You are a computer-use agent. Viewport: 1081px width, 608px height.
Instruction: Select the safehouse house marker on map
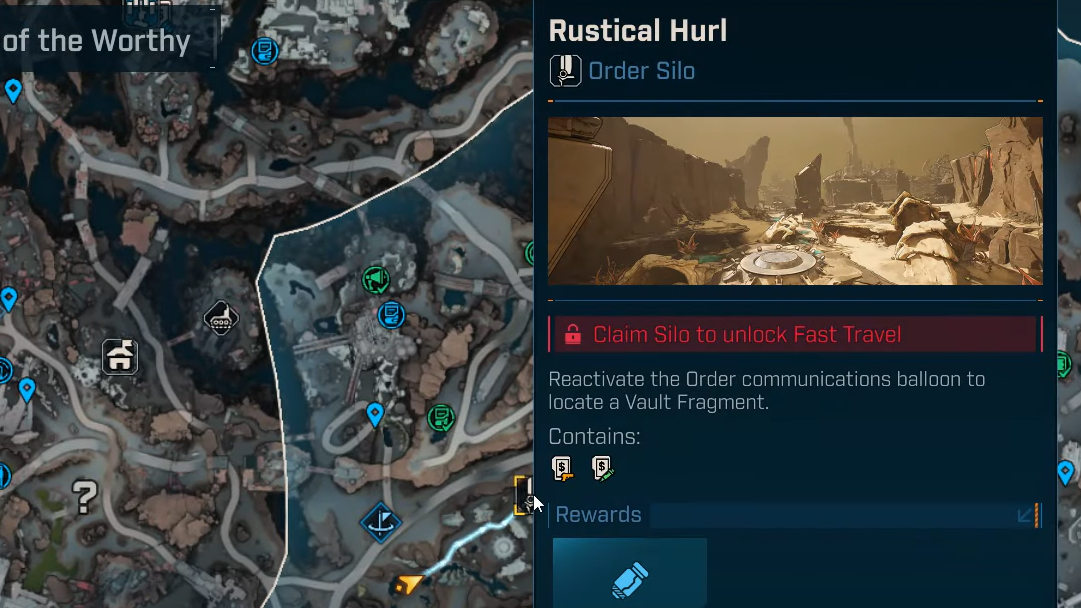(120, 356)
